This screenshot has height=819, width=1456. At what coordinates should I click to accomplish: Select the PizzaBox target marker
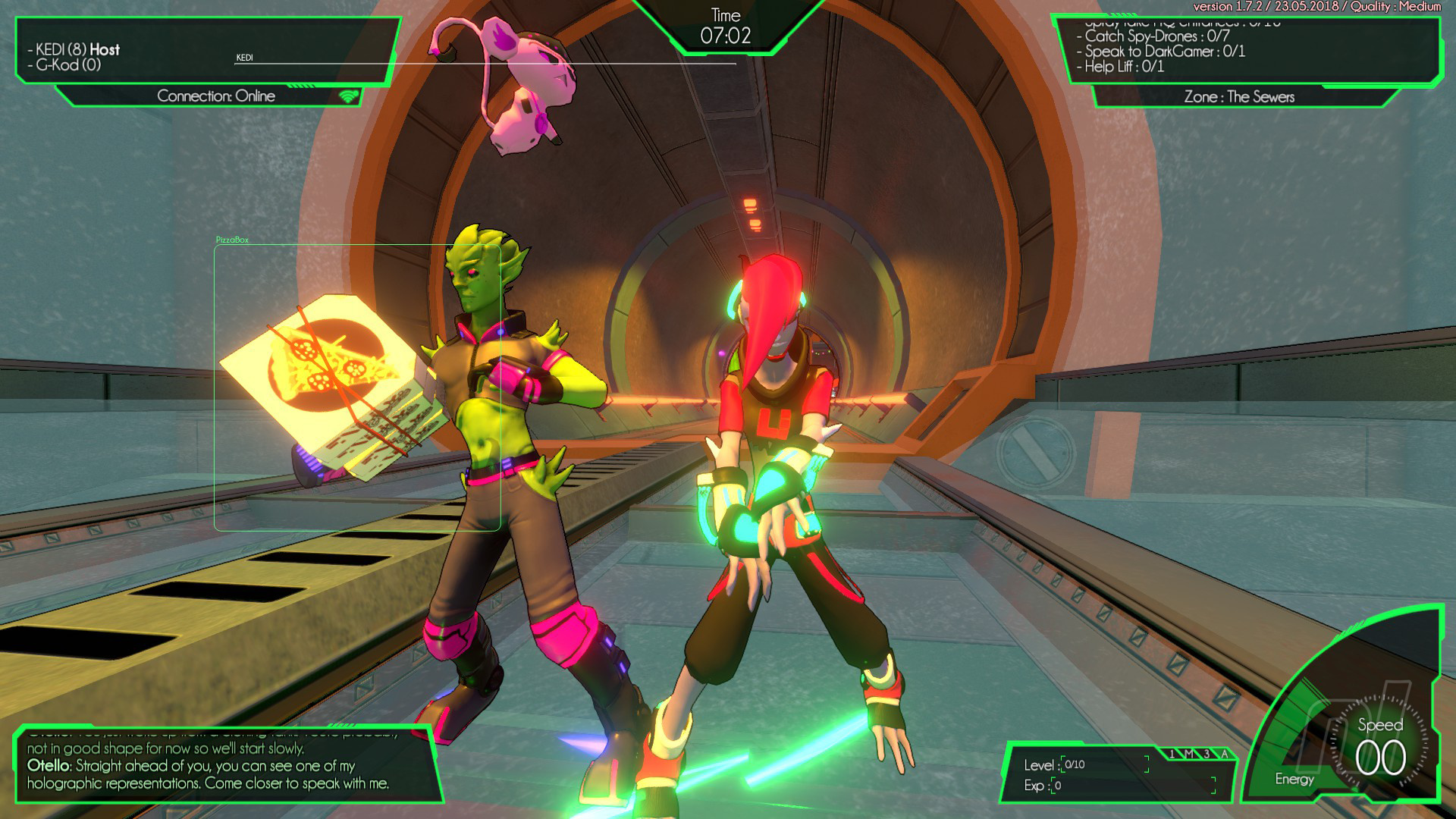232,240
